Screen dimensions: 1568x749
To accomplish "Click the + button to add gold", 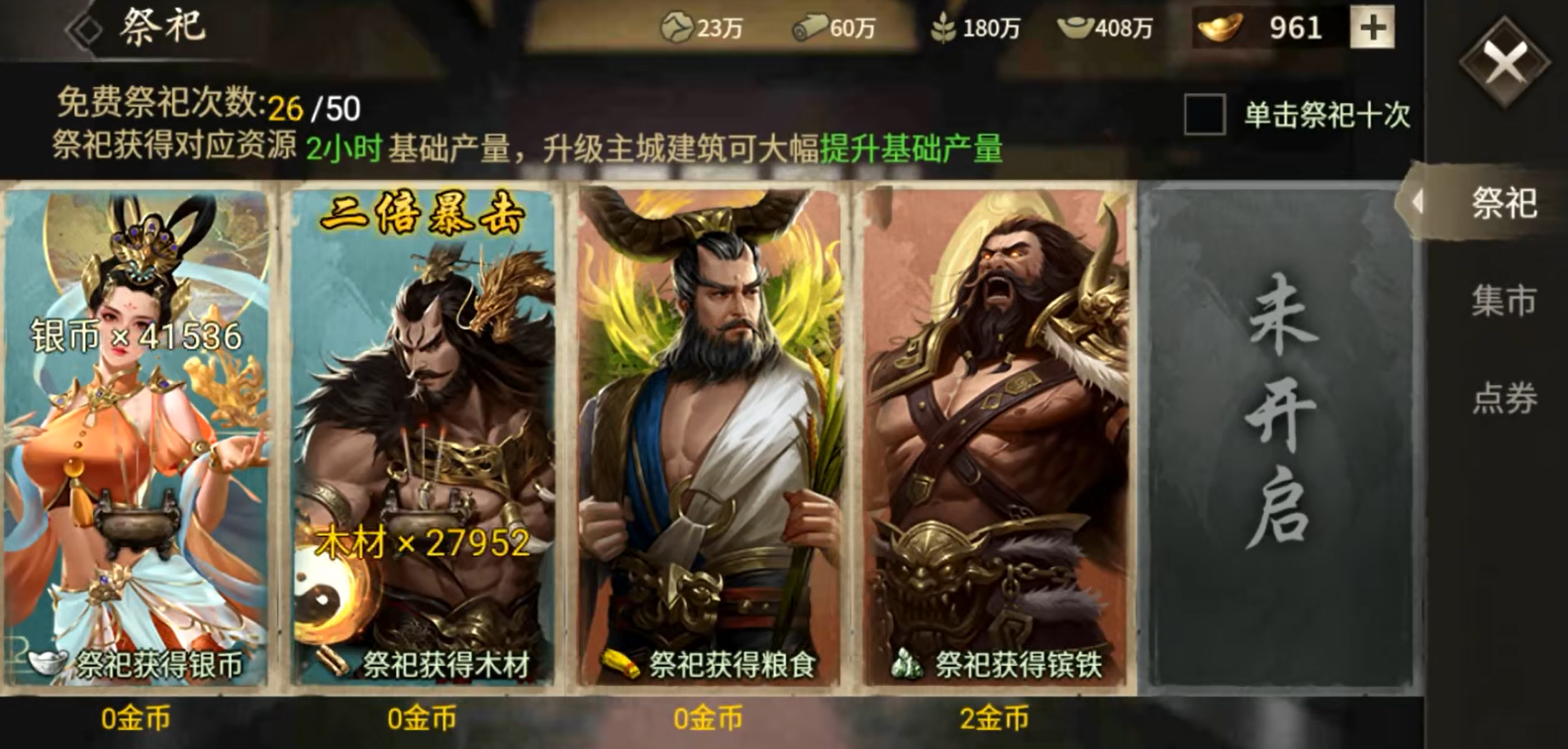I will 1371,29.
